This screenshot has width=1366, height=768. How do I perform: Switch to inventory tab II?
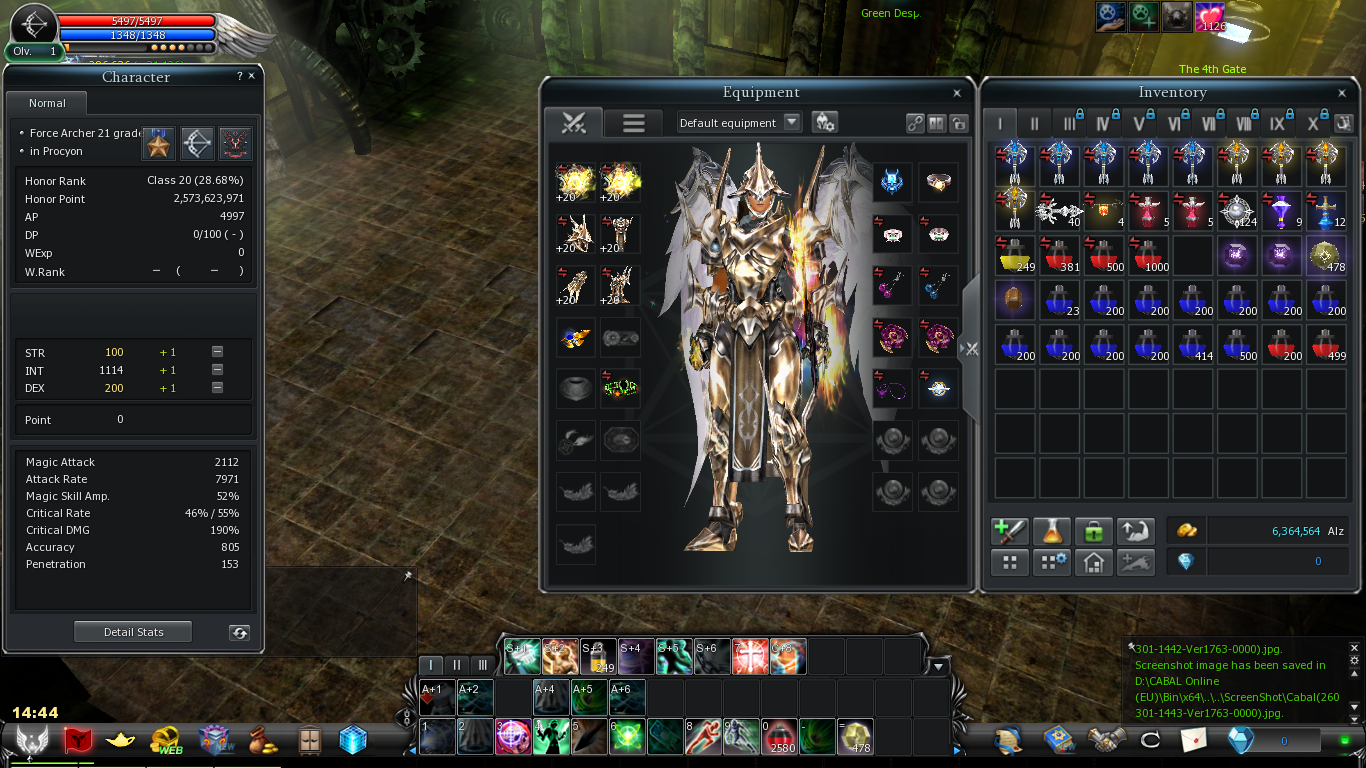1034,124
